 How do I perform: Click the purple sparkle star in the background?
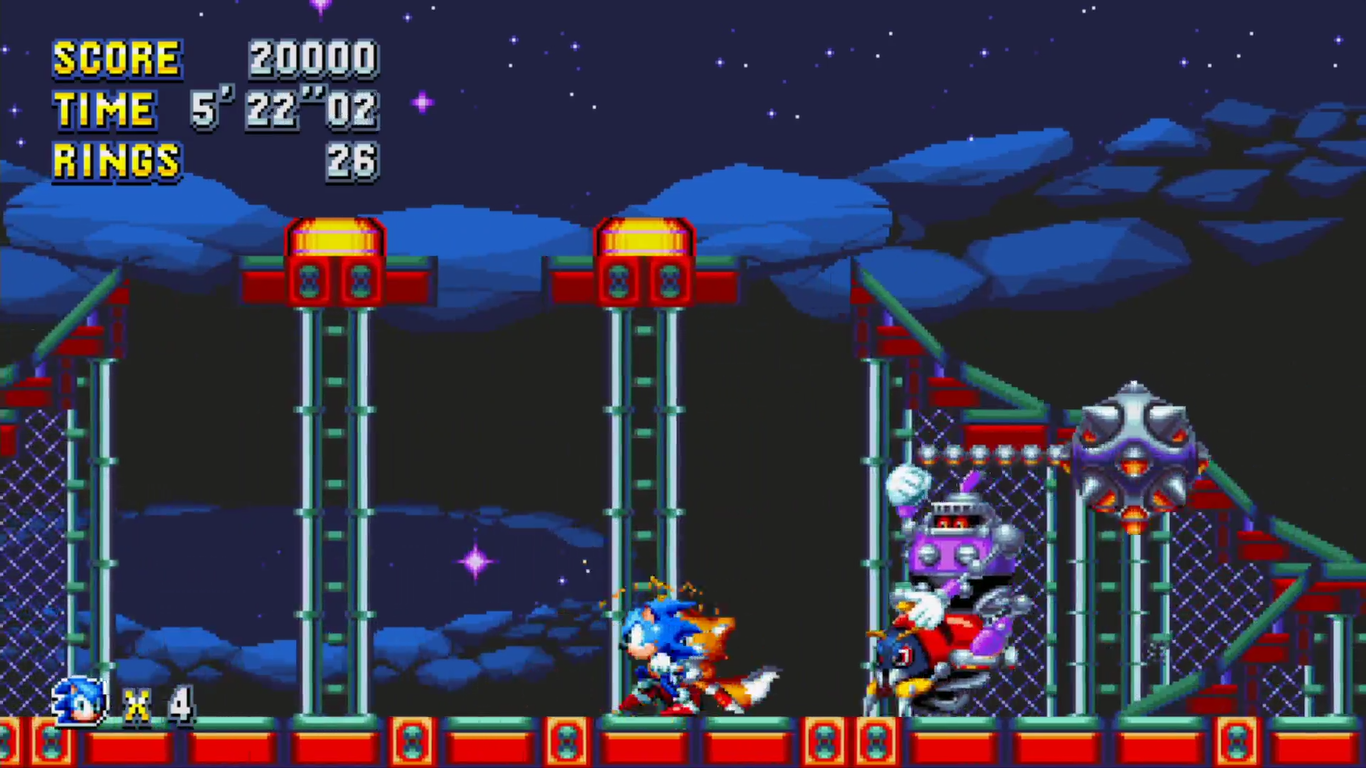(x=475, y=562)
